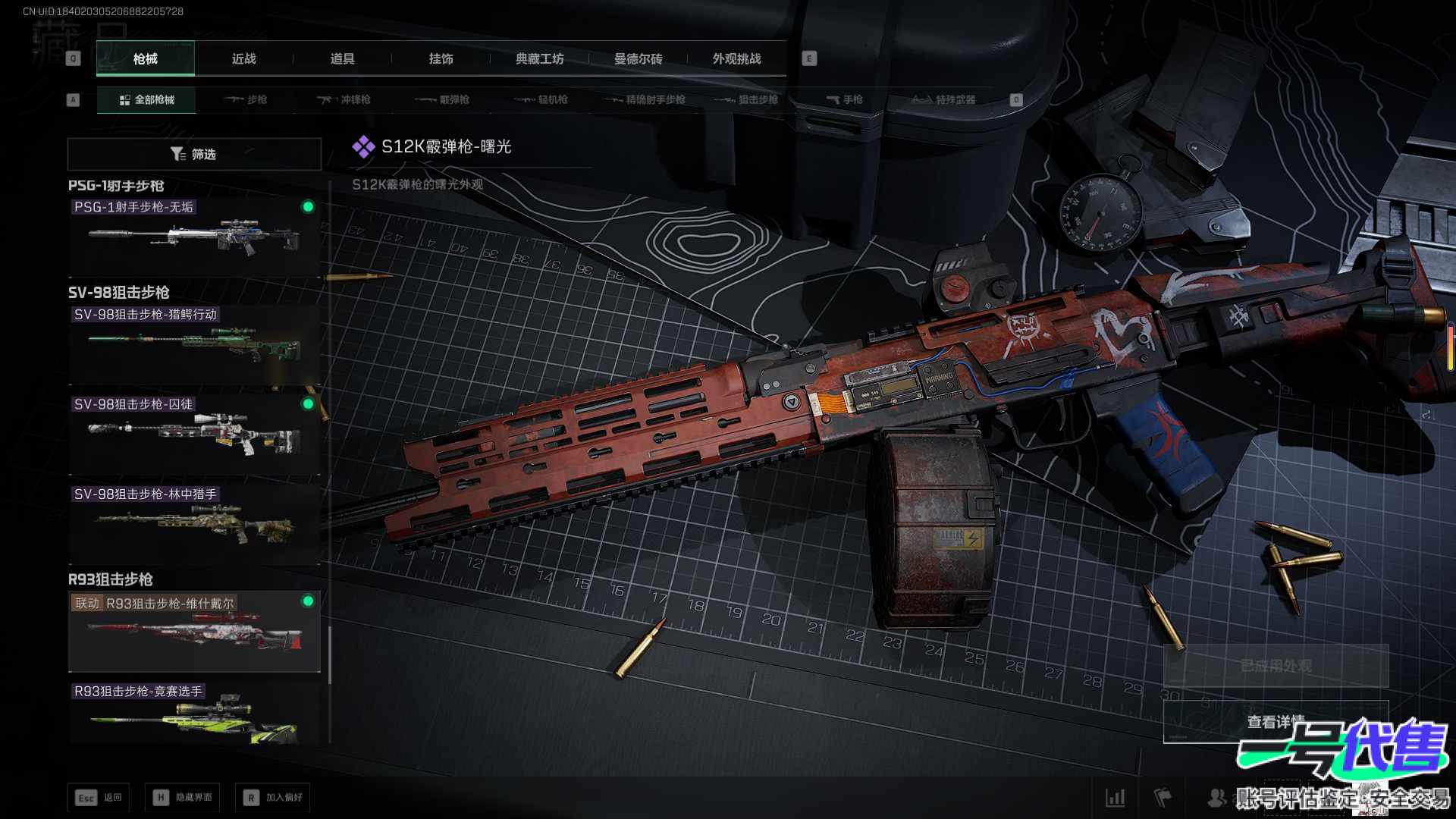
Task: Switch to the 近战 melee tab
Action: point(243,58)
